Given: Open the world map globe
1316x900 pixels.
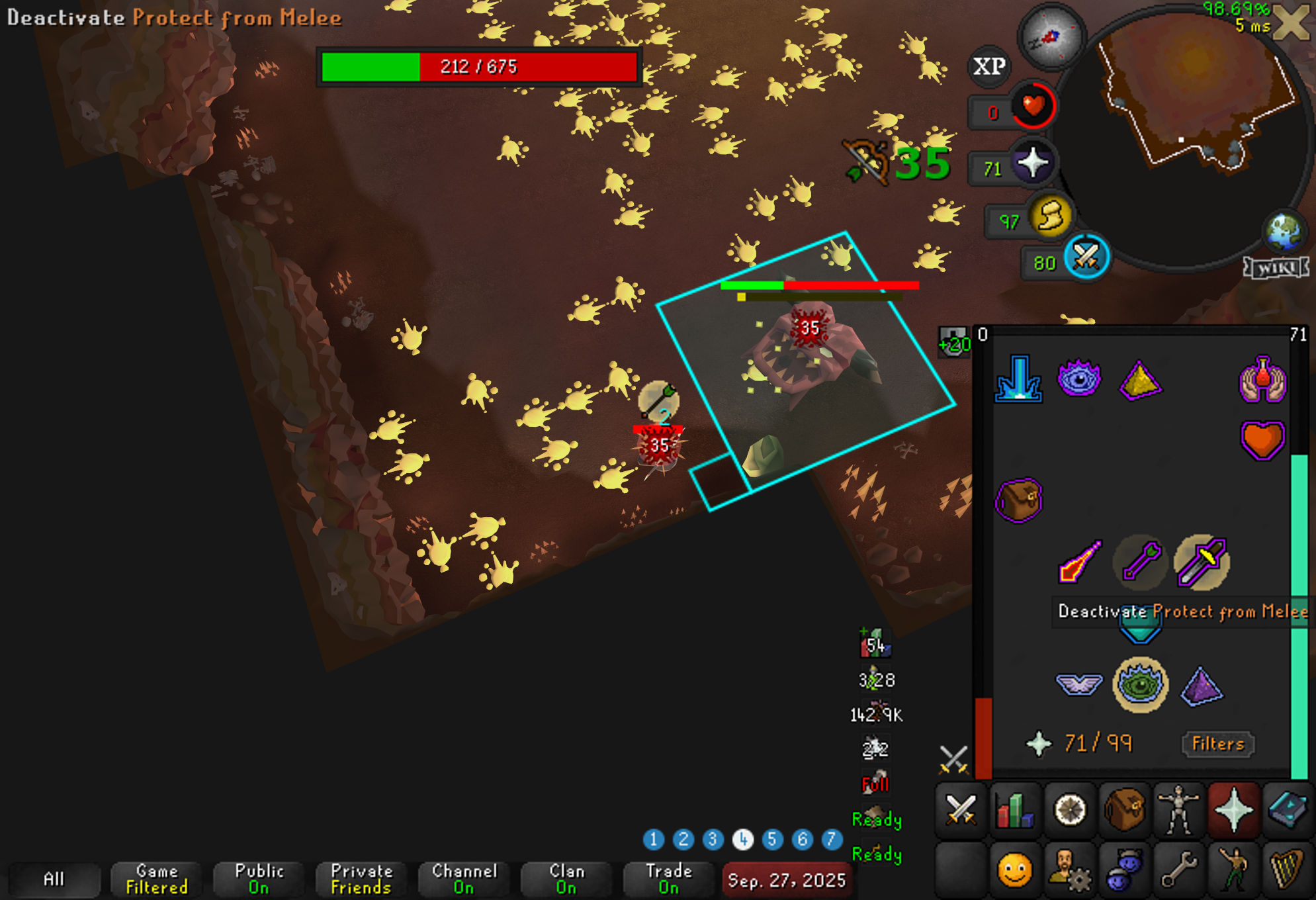Looking at the screenshot, I should click(x=1284, y=231).
